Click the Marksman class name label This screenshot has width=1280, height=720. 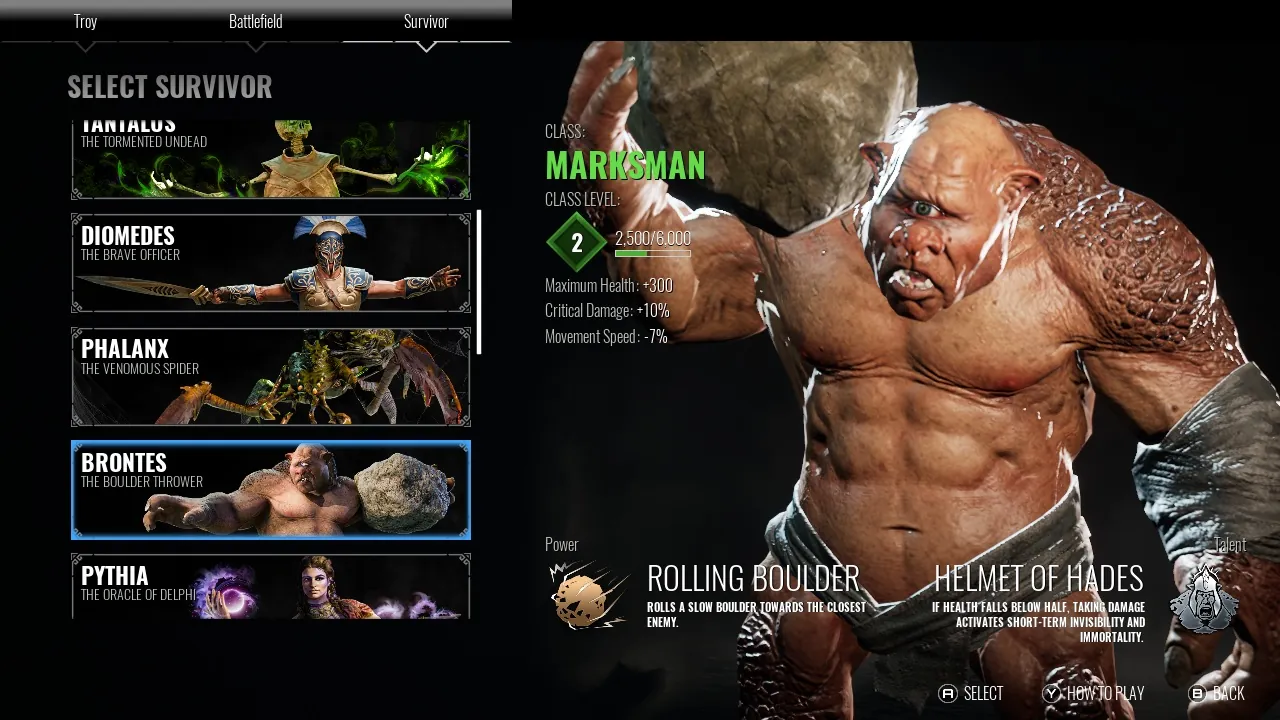point(626,164)
